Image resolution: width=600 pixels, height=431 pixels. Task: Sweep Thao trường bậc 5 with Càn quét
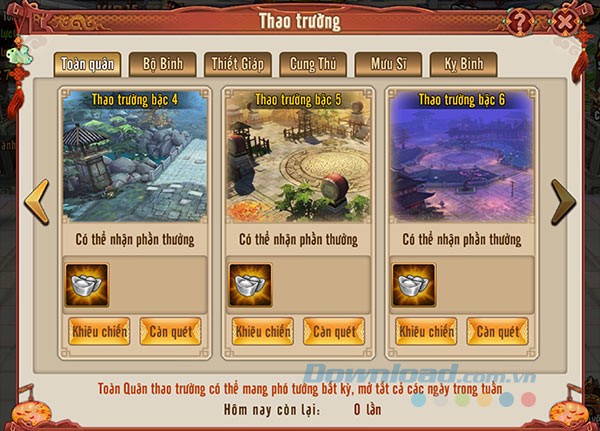click(x=333, y=331)
